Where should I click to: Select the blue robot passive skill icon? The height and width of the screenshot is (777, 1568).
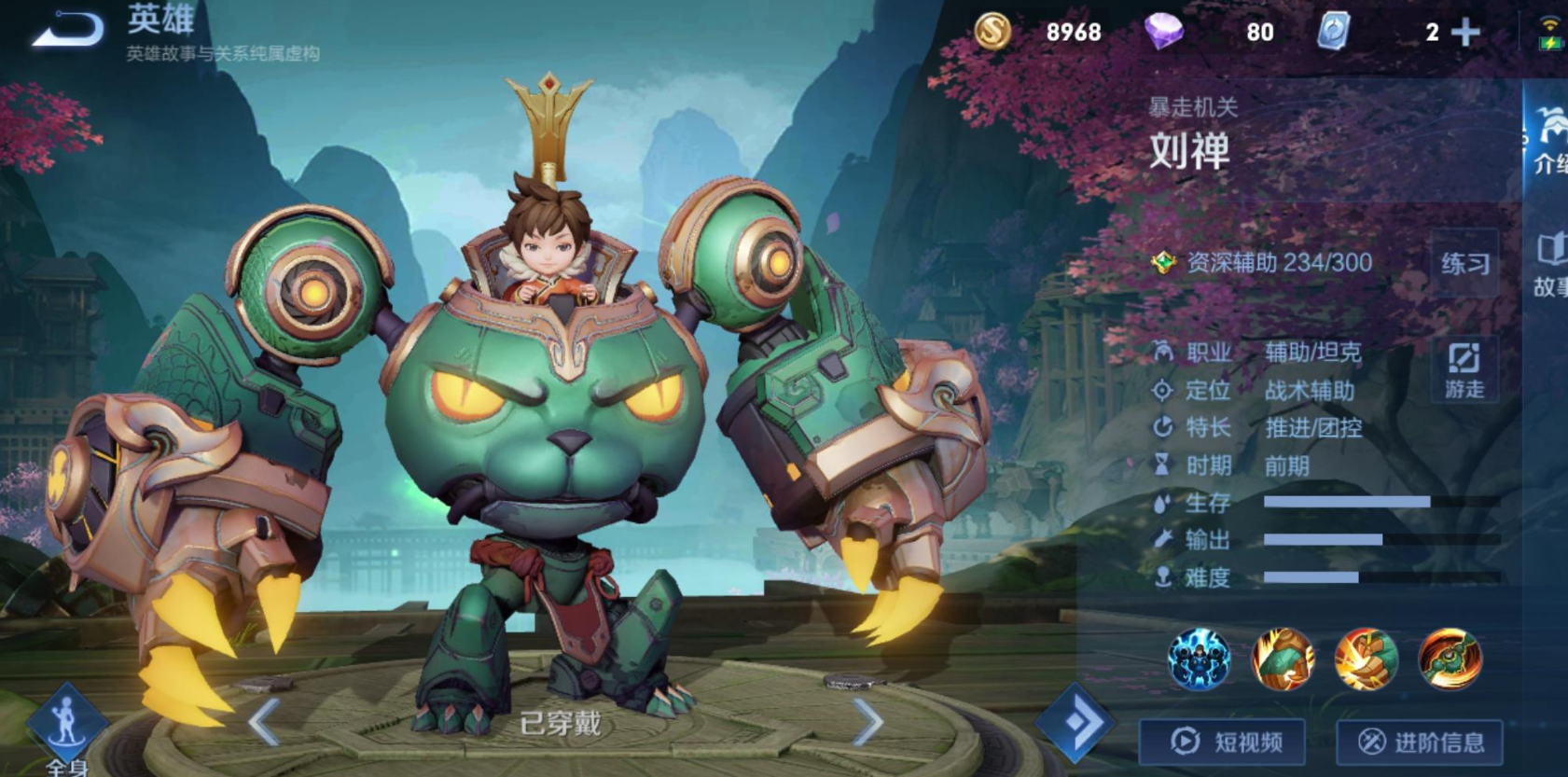coord(1200,659)
